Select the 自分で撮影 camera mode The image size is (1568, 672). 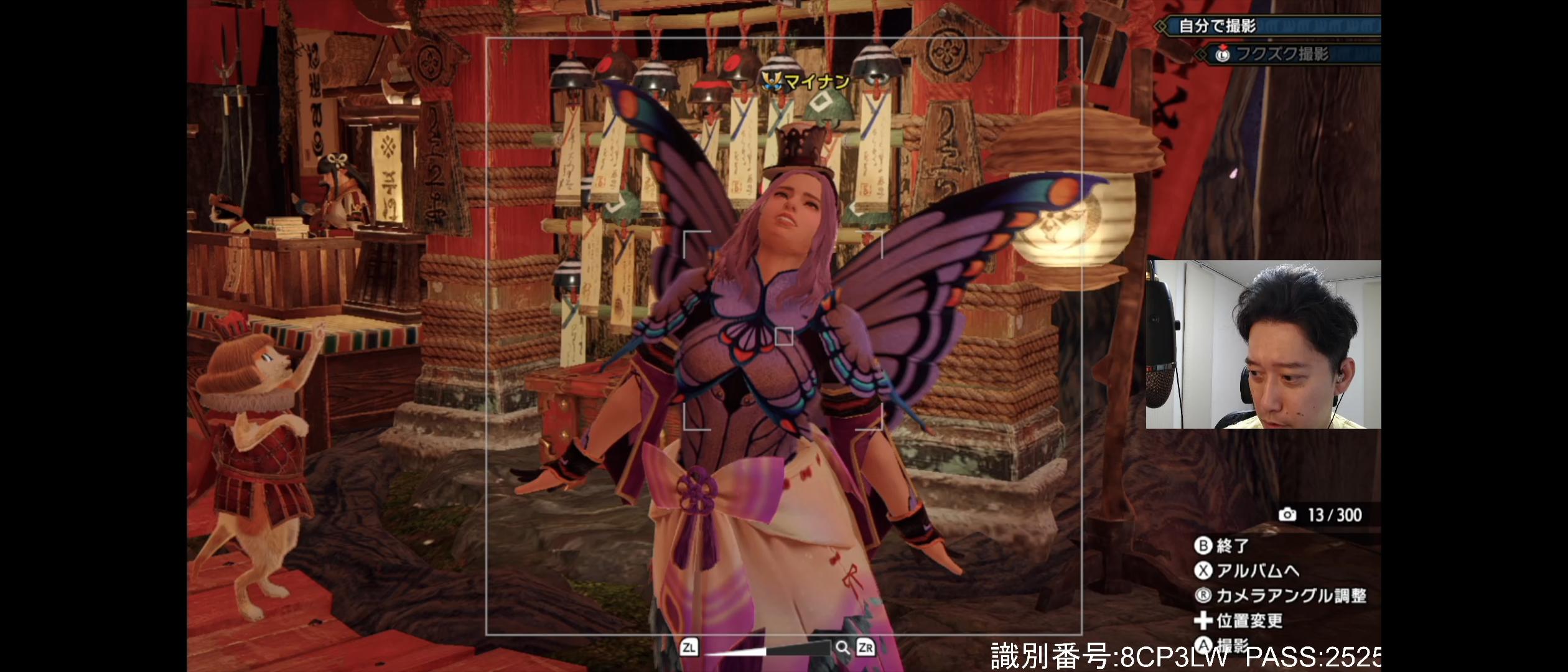[1217, 26]
